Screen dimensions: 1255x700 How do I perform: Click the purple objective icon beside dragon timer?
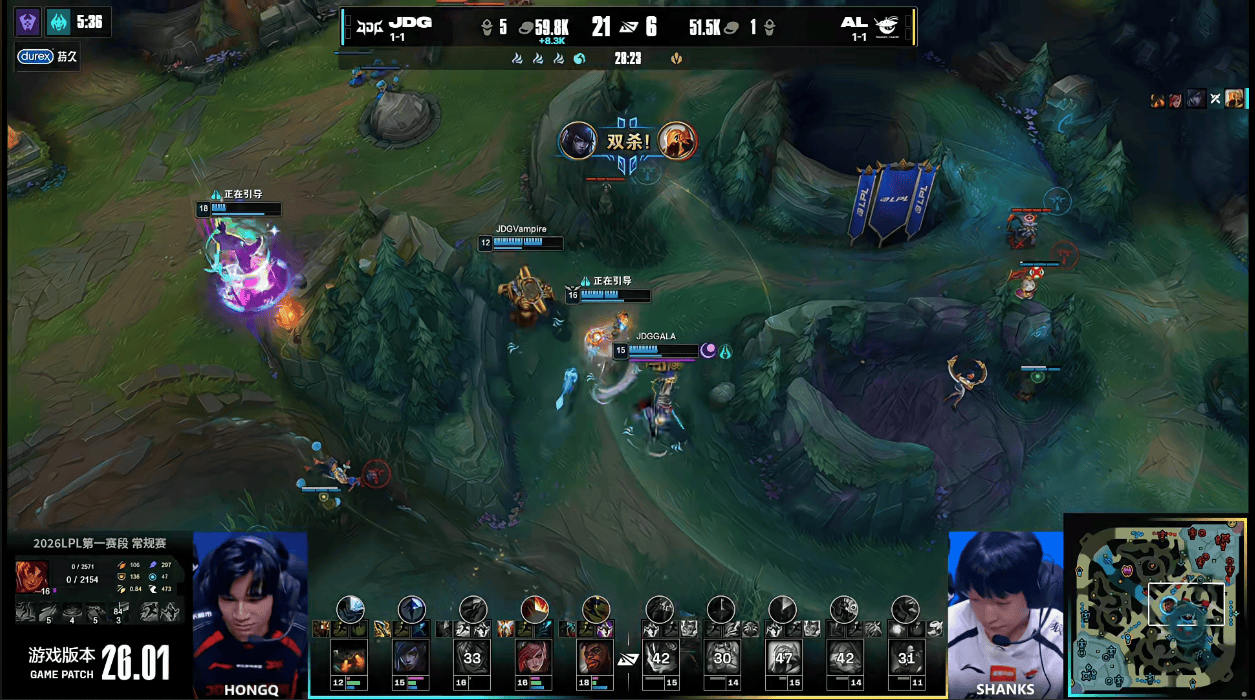(26, 23)
